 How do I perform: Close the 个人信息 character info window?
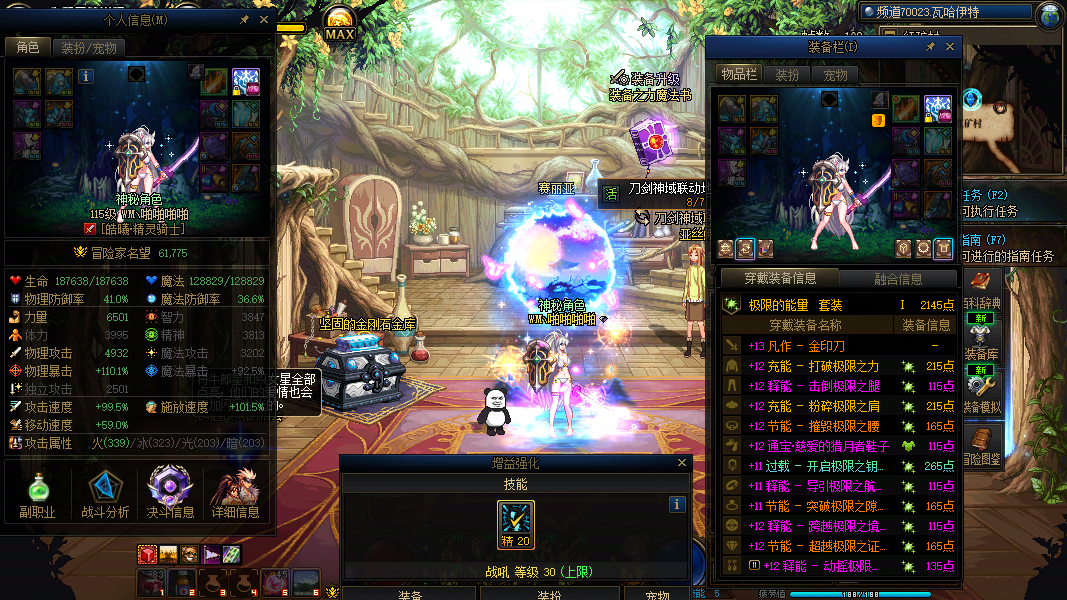[x=265, y=19]
